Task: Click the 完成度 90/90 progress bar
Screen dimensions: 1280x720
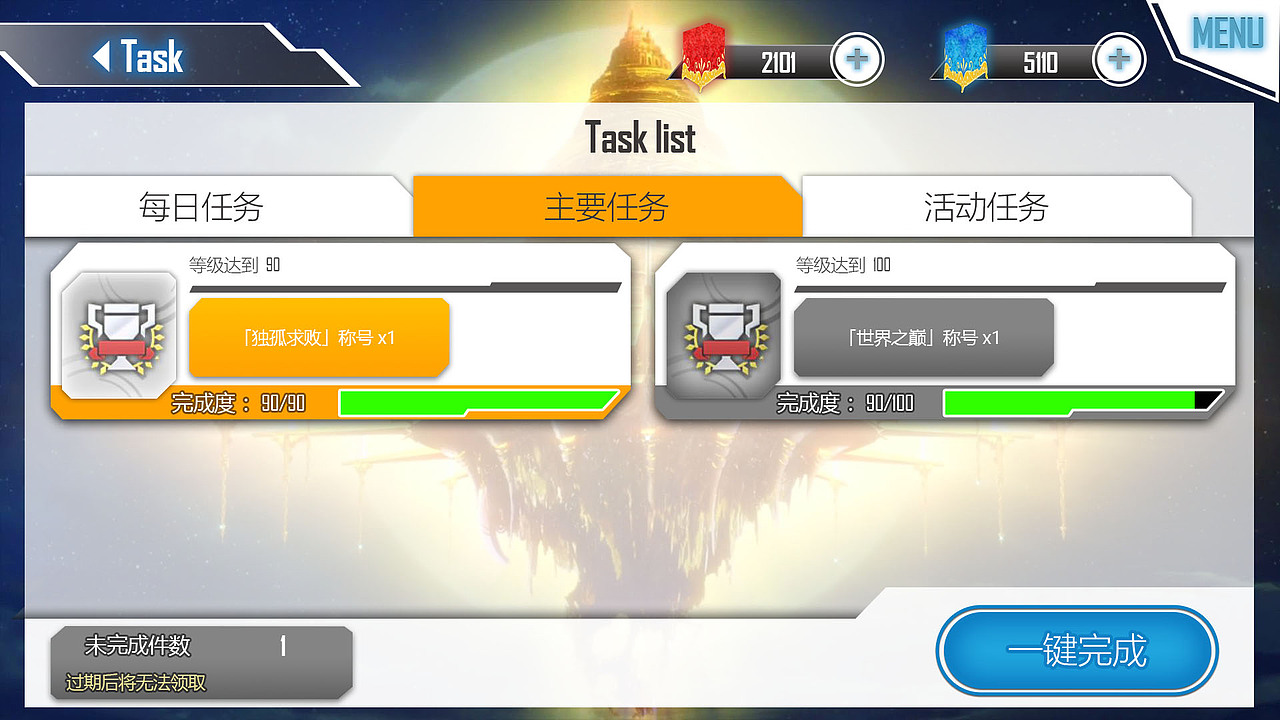Action: [x=477, y=402]
